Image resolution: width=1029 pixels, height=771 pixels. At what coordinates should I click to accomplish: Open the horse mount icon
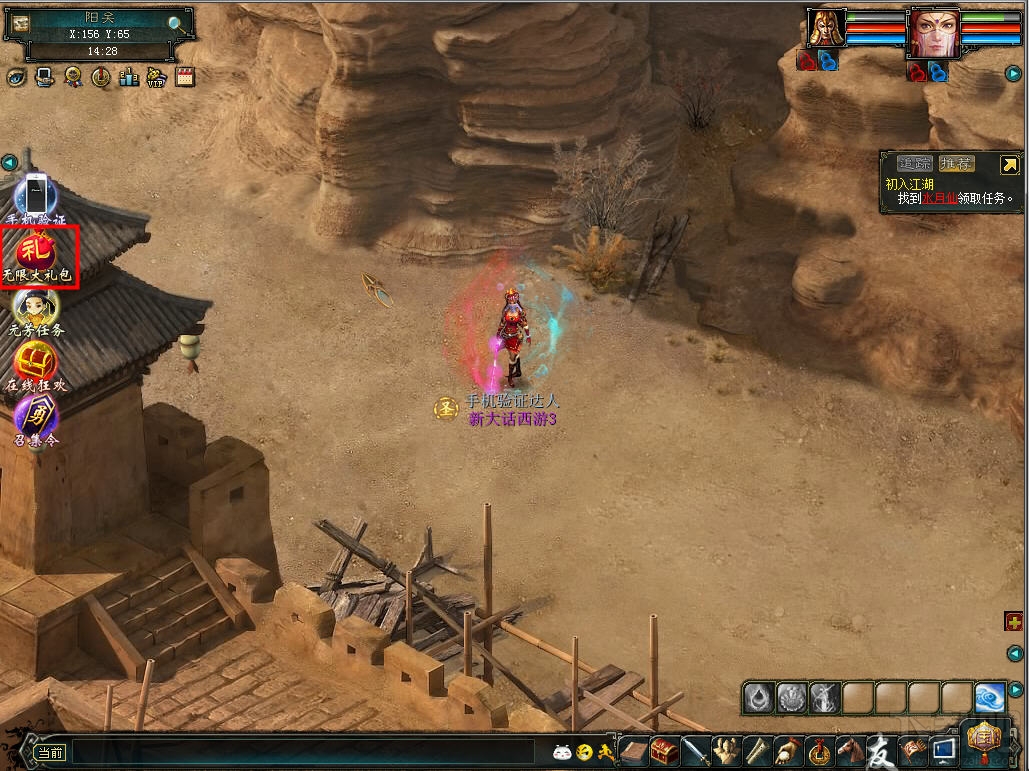pyautogui.click(x=850, y=750)
